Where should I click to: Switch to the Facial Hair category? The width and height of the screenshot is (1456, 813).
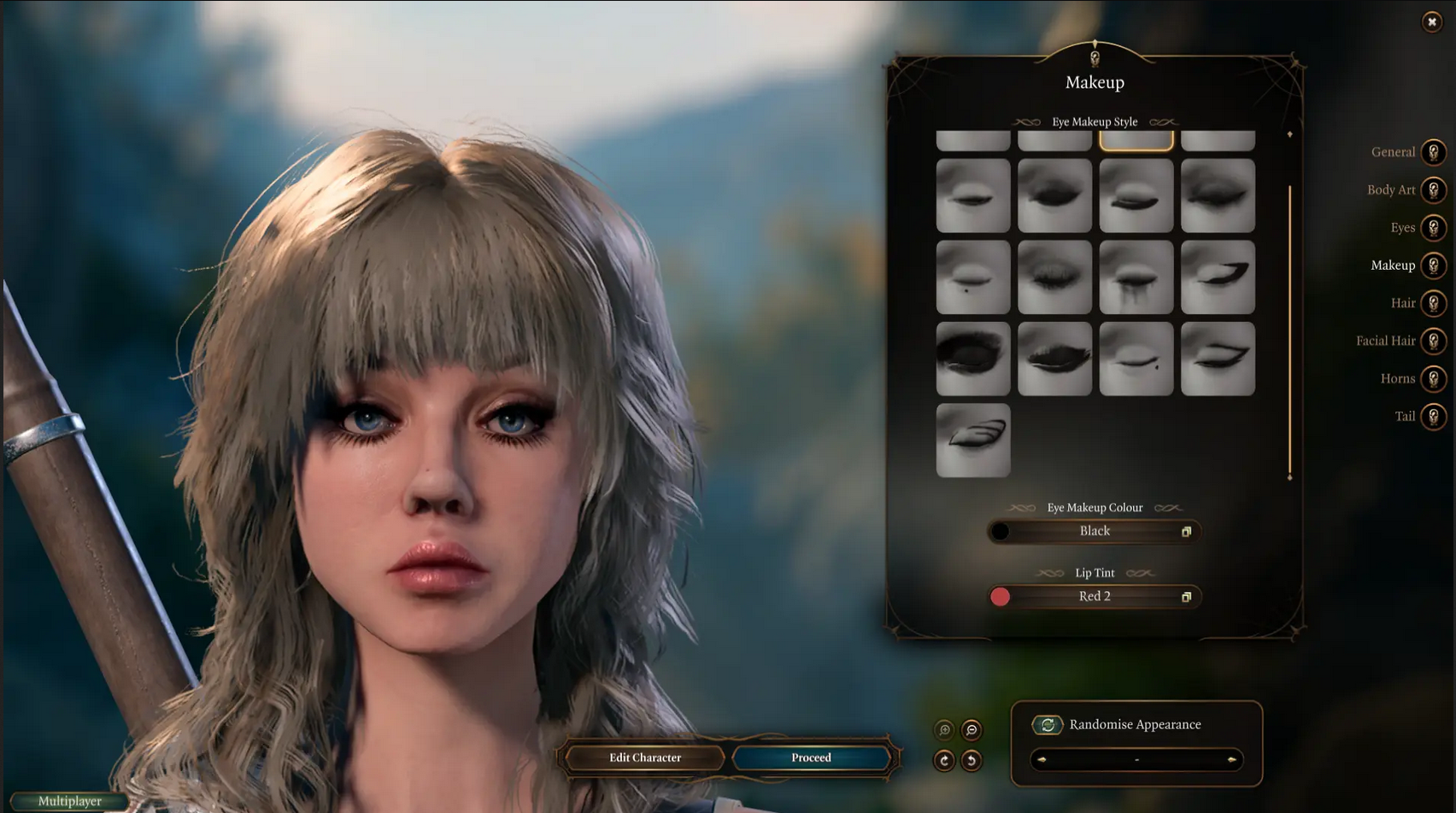(1433, 341)
